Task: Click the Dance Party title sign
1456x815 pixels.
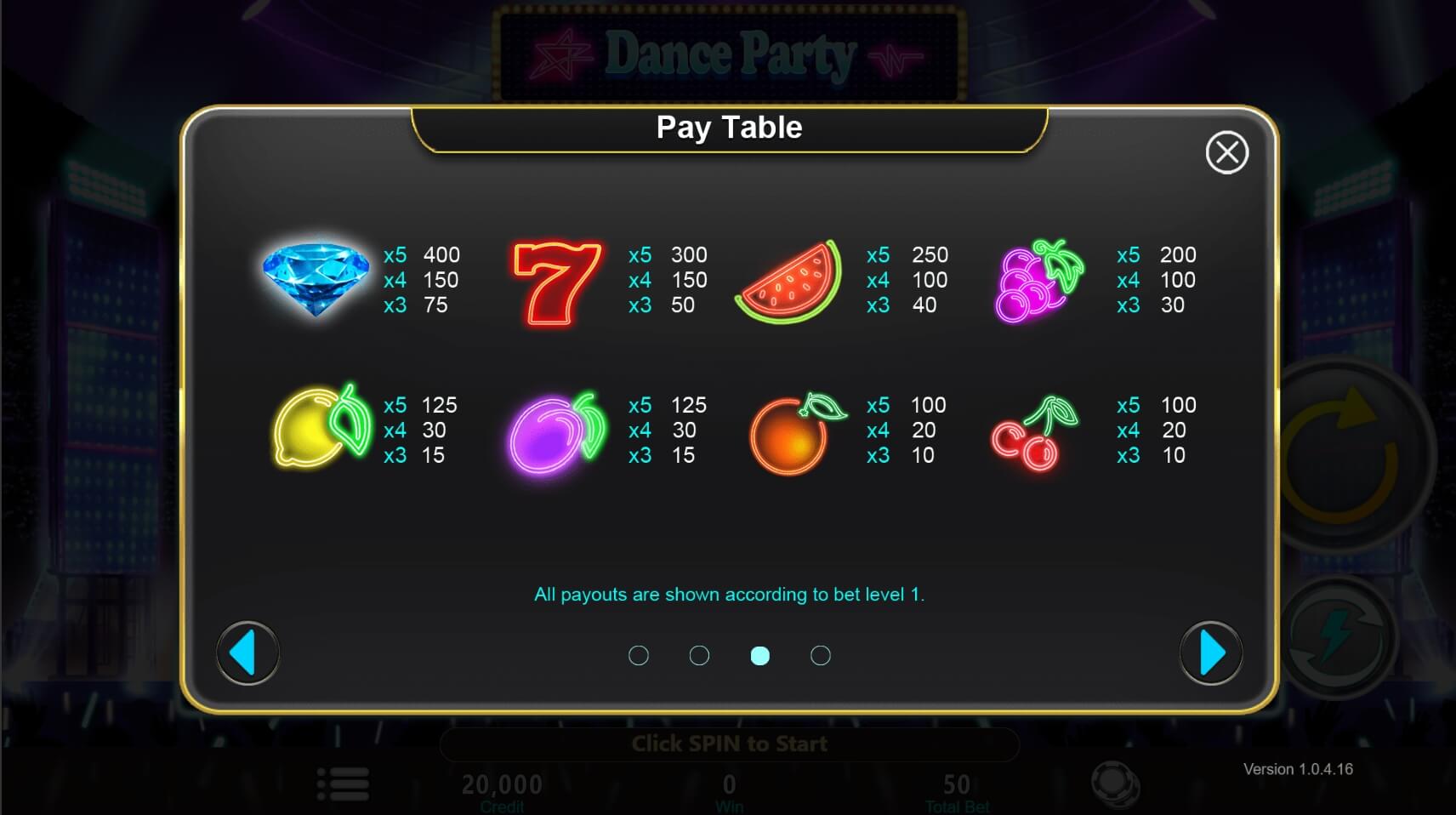Action: click(728, 53)
